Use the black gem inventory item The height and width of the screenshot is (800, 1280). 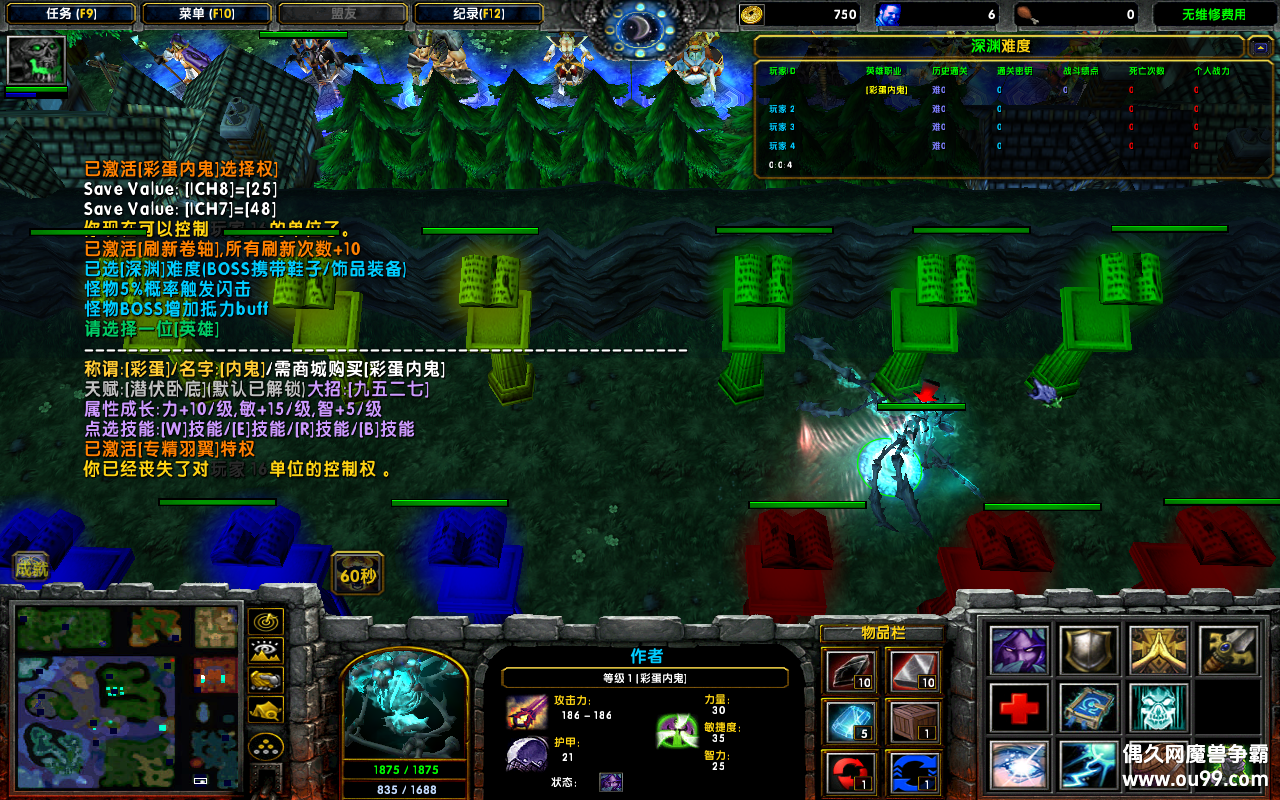pos(852,671)
